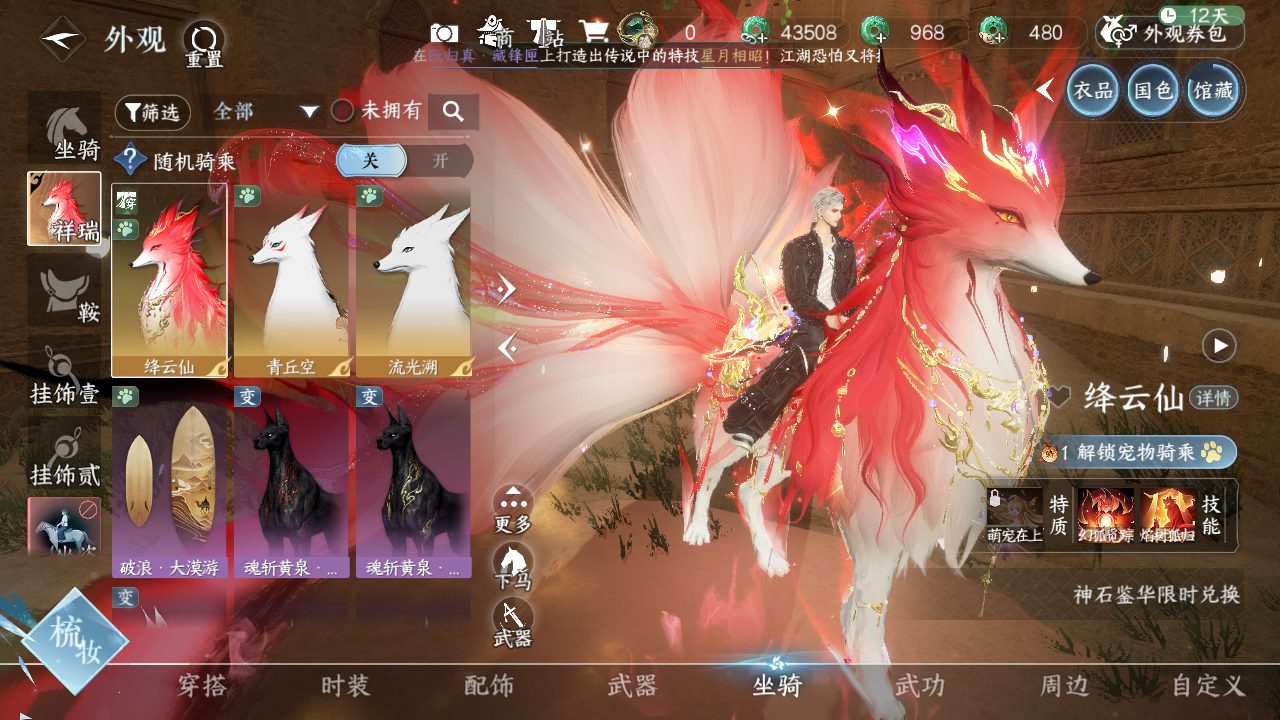Choose the 青丘空 white fox mount
This screenshot has height=720, width=1280.
291,280
